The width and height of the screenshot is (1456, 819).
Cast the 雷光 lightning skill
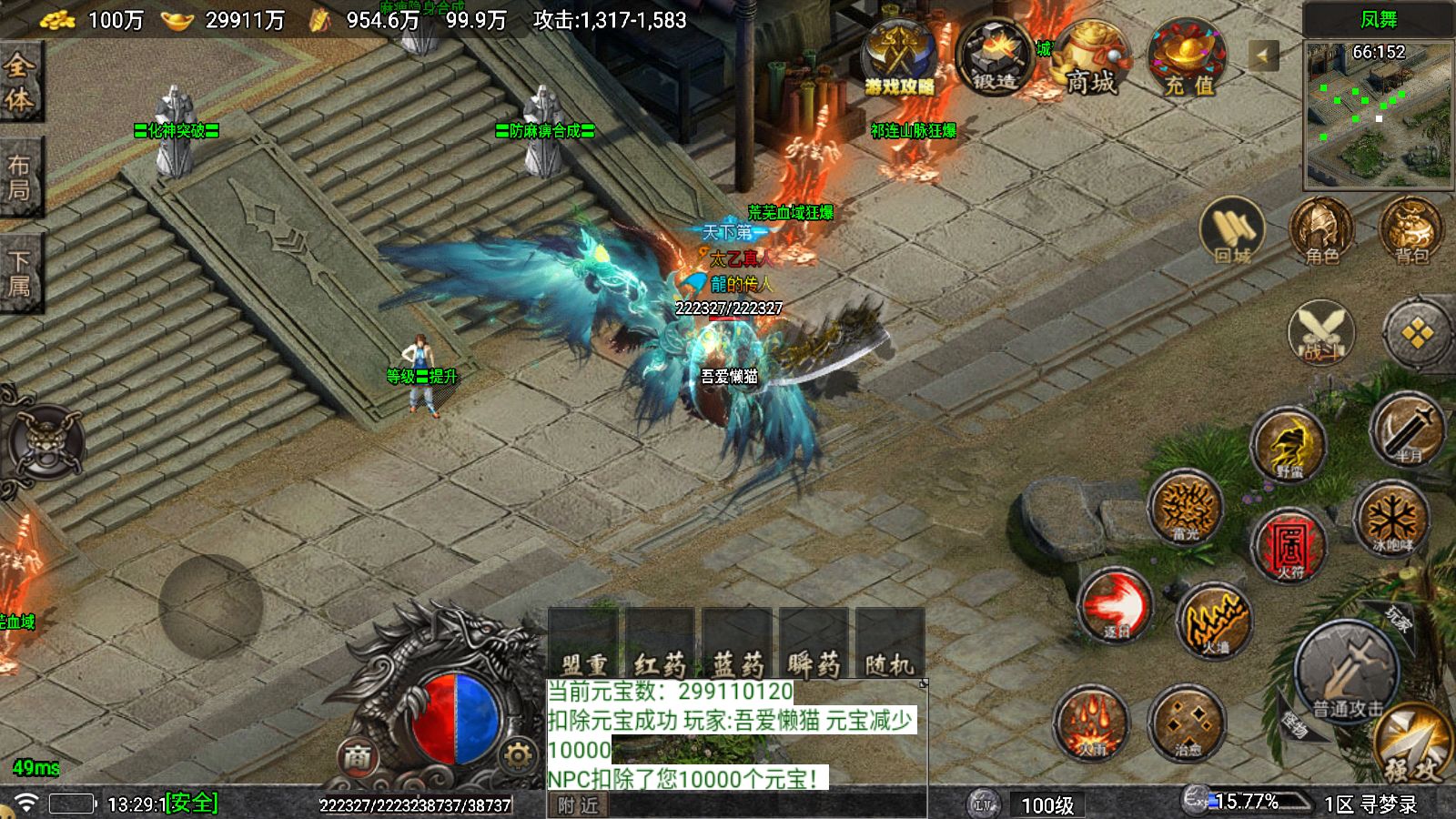tap(1185, 507)
